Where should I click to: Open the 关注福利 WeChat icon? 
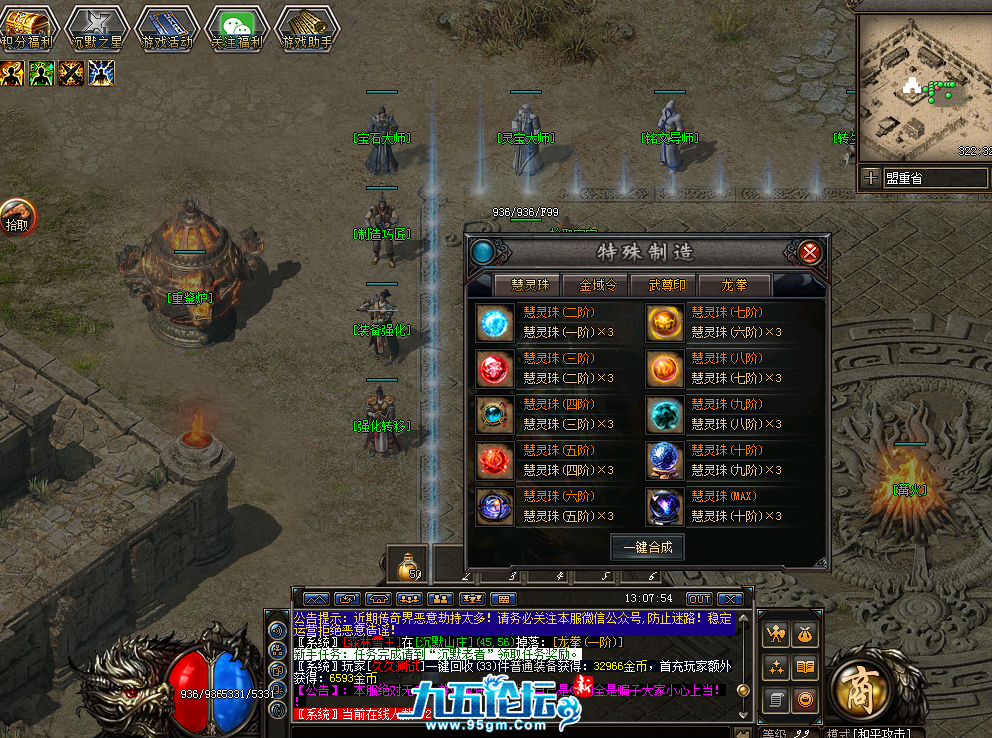pyautogui.click(x=237, y=28)
